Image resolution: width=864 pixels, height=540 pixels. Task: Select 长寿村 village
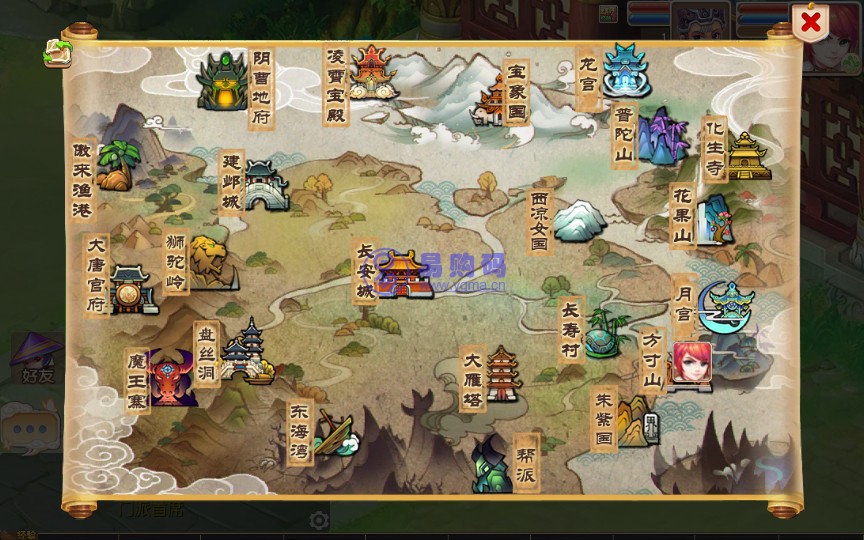[603, 334]
